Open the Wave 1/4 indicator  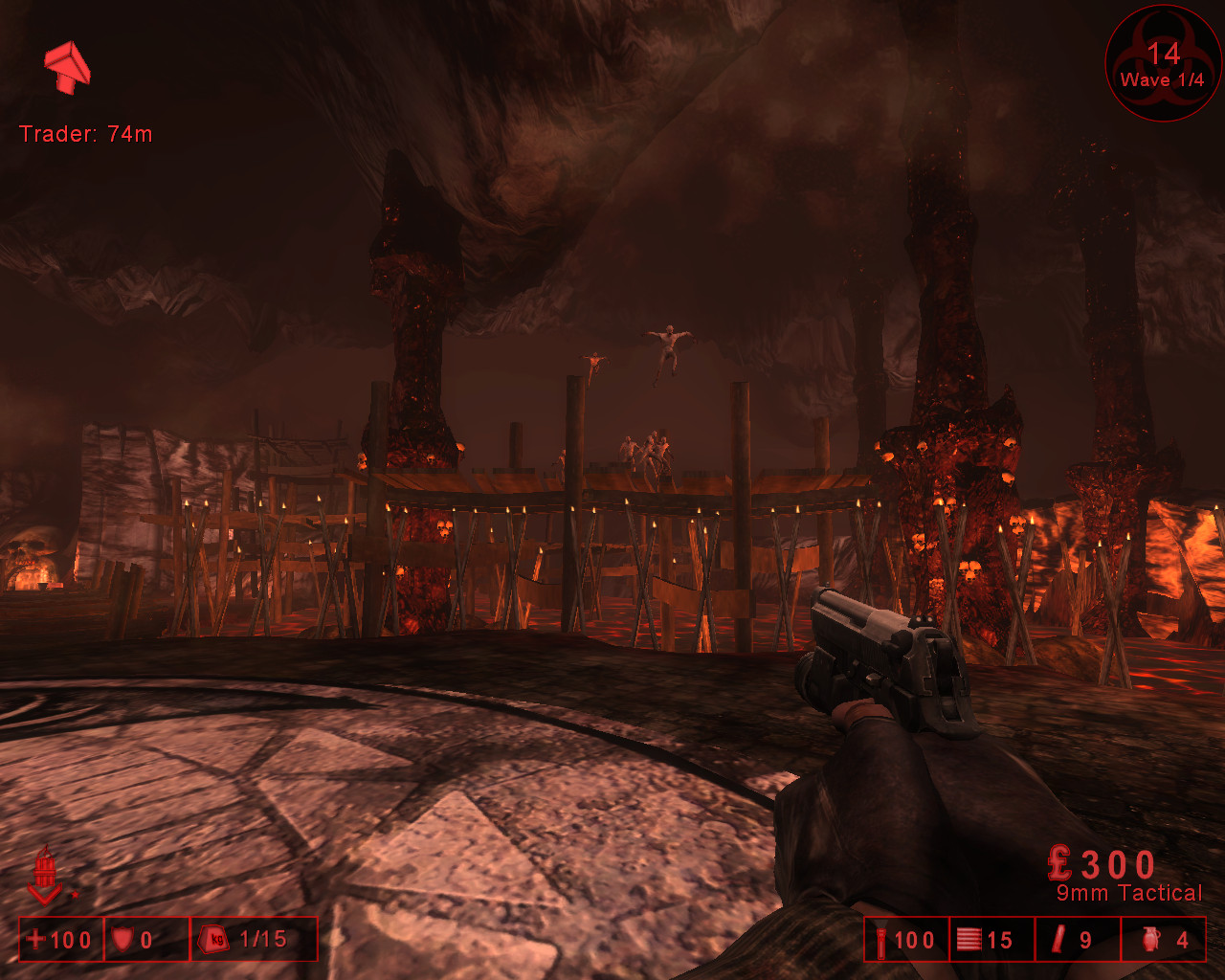pos(1161,79)
